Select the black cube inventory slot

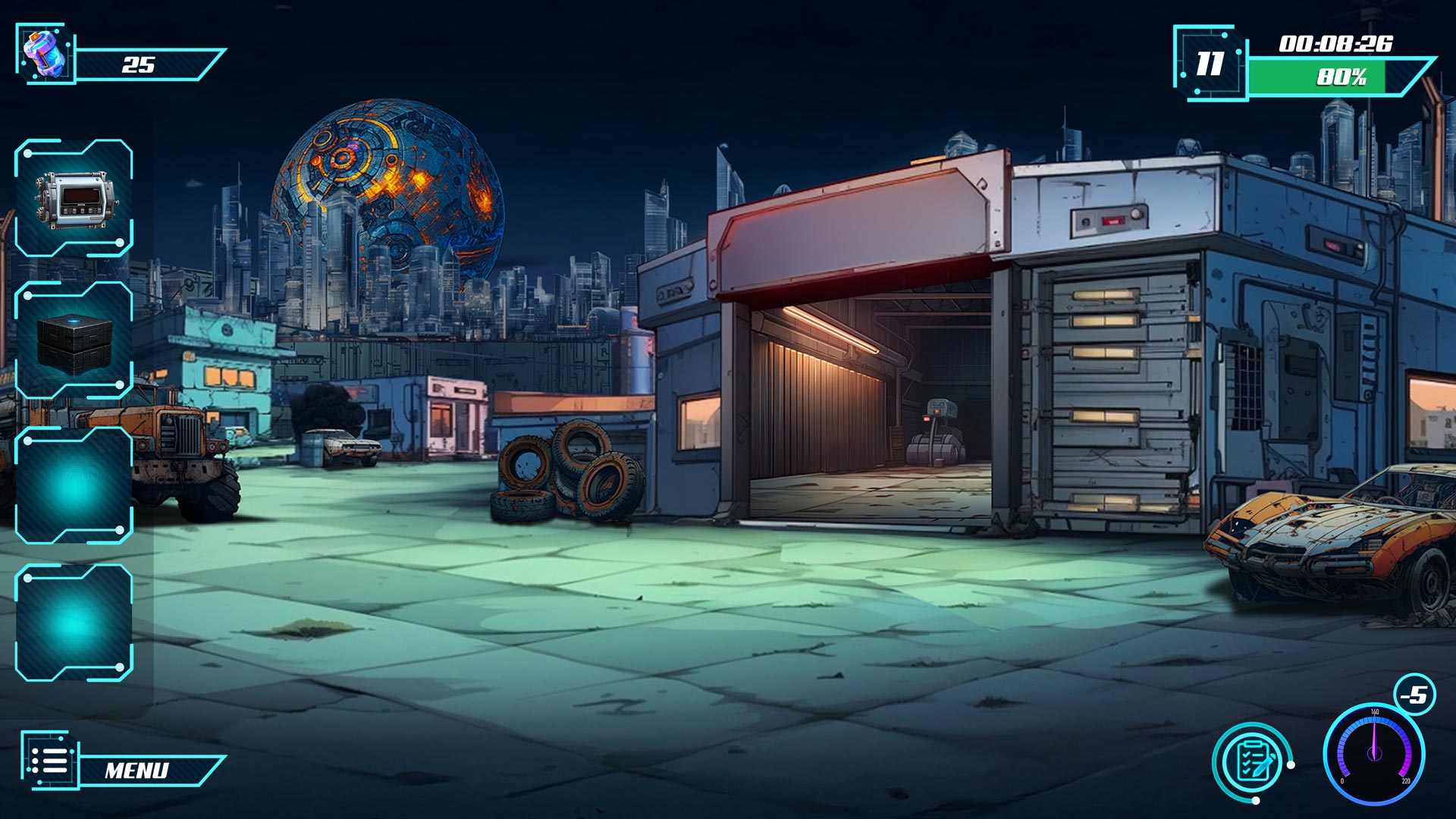pos(74,341)
